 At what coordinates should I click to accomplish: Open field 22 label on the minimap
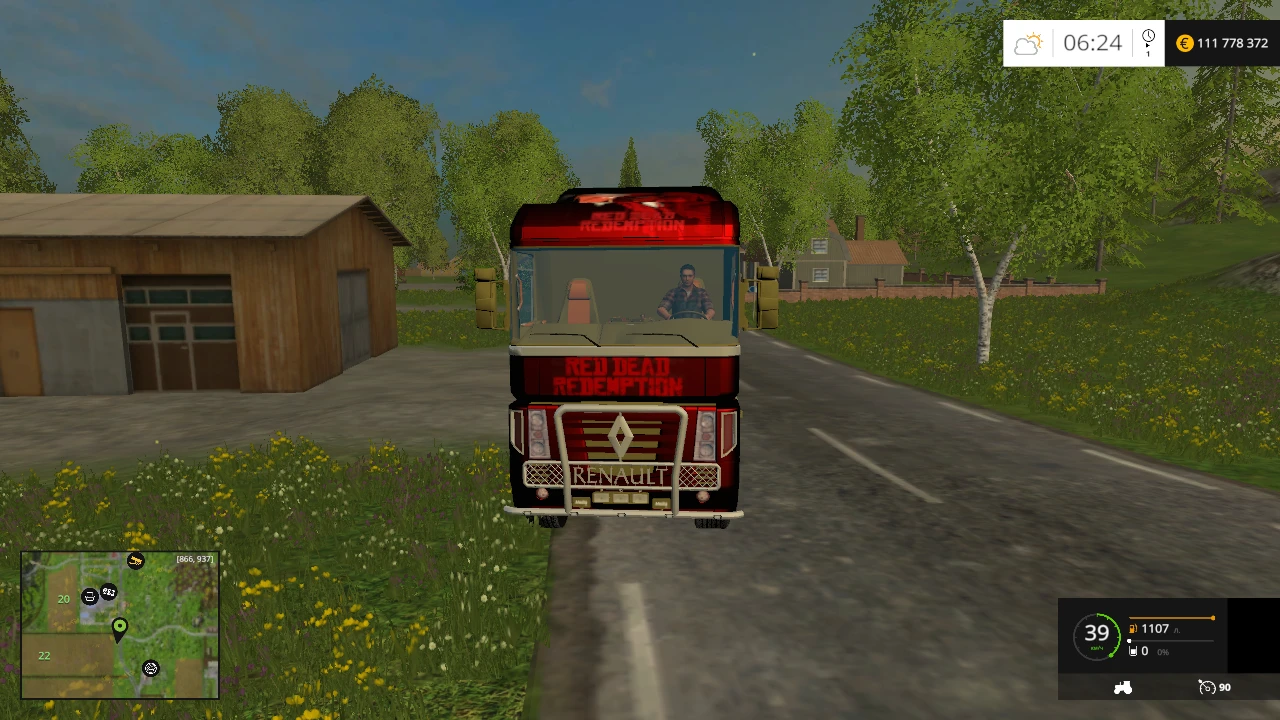point(44,655)
